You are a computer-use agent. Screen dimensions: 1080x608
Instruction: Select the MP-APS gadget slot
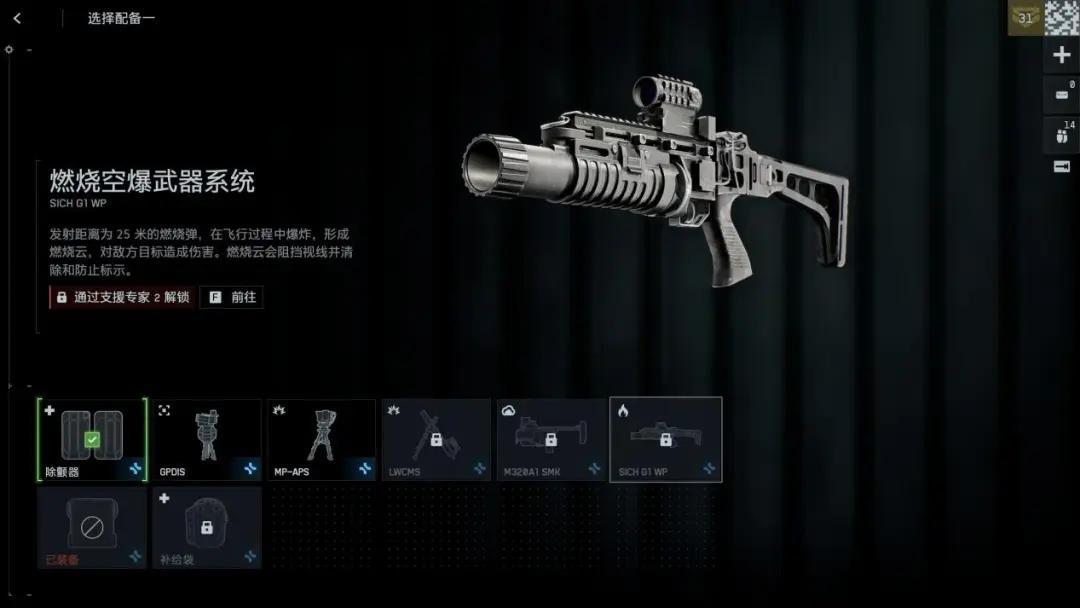point(321,439)
